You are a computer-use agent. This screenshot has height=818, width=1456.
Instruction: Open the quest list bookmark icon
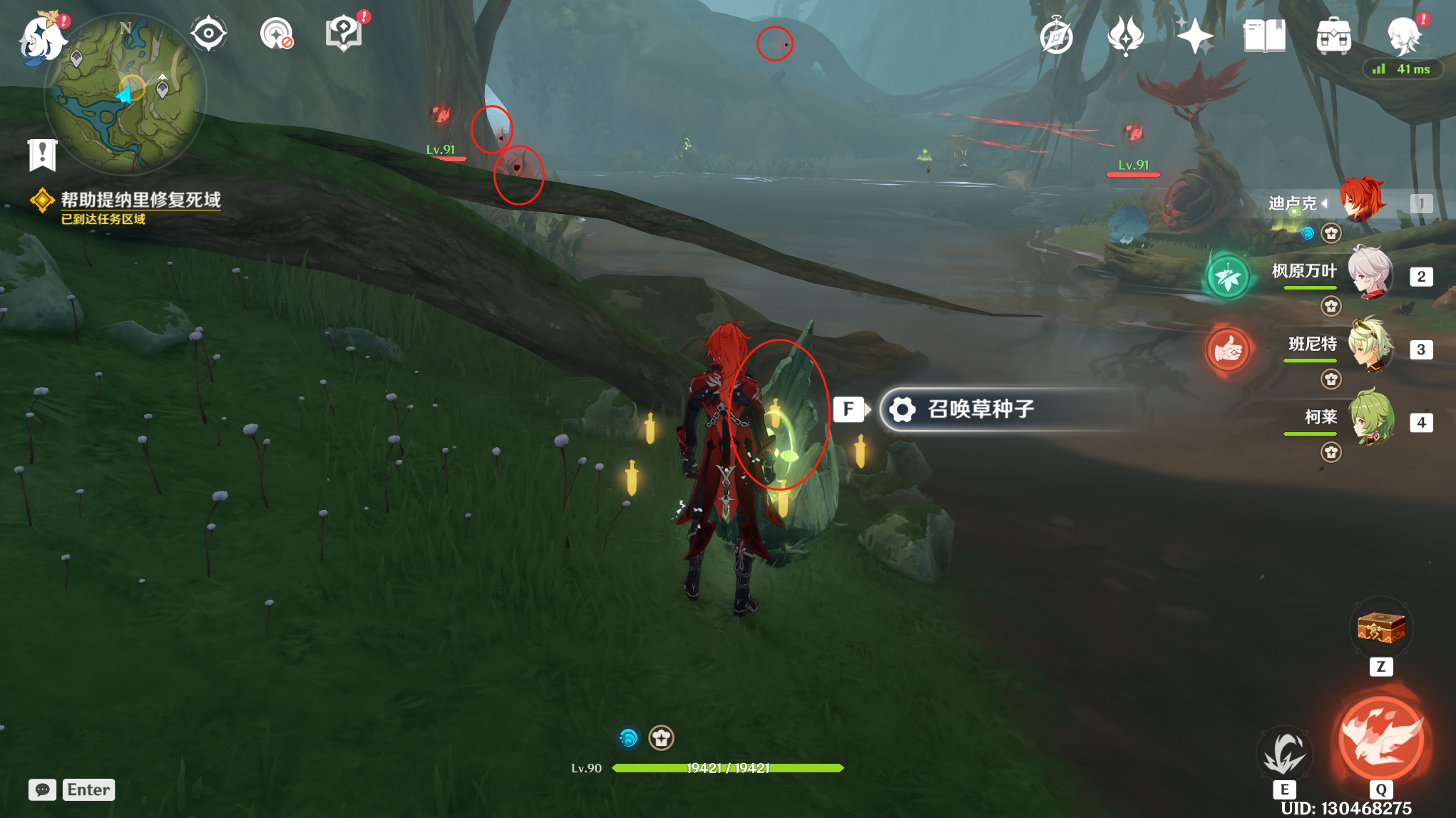click(42, 154)
